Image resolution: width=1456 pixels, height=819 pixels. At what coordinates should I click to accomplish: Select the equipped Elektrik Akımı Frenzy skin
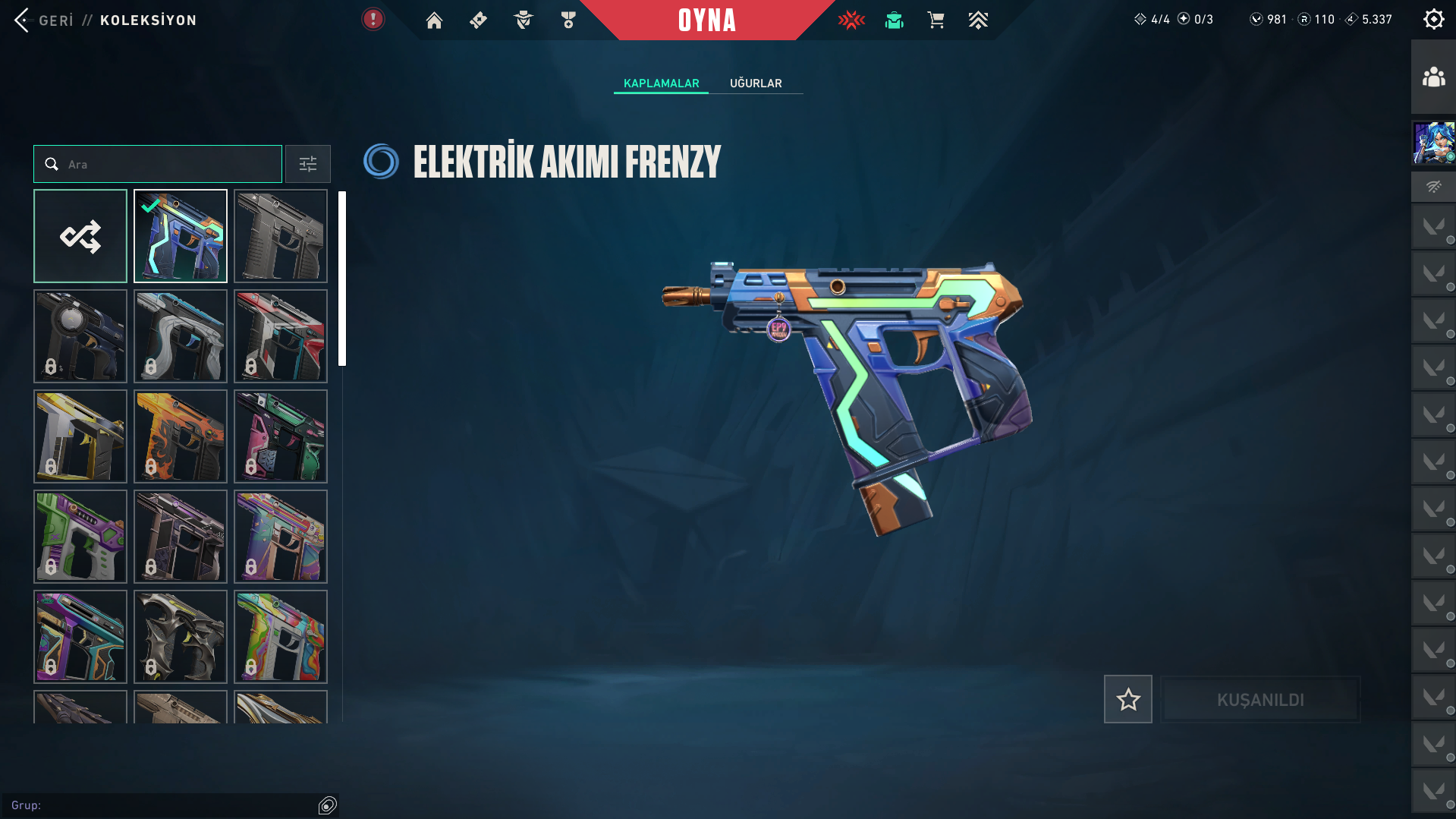(181, 236)
